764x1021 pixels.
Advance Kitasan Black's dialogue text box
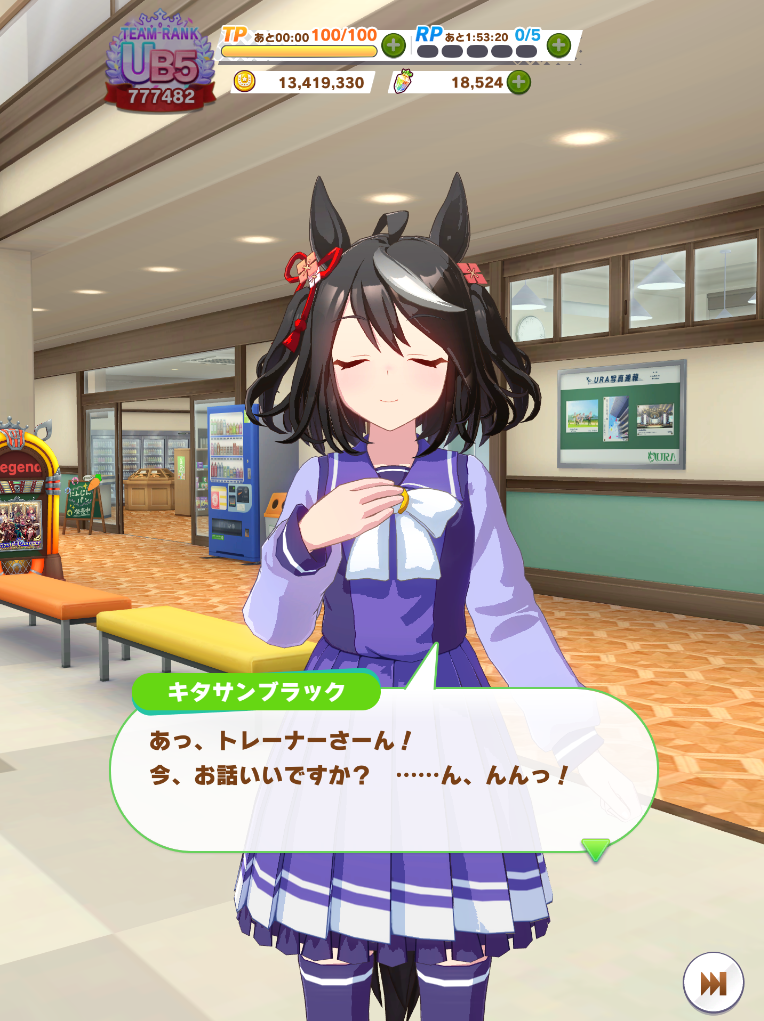[x=384, y=768]
